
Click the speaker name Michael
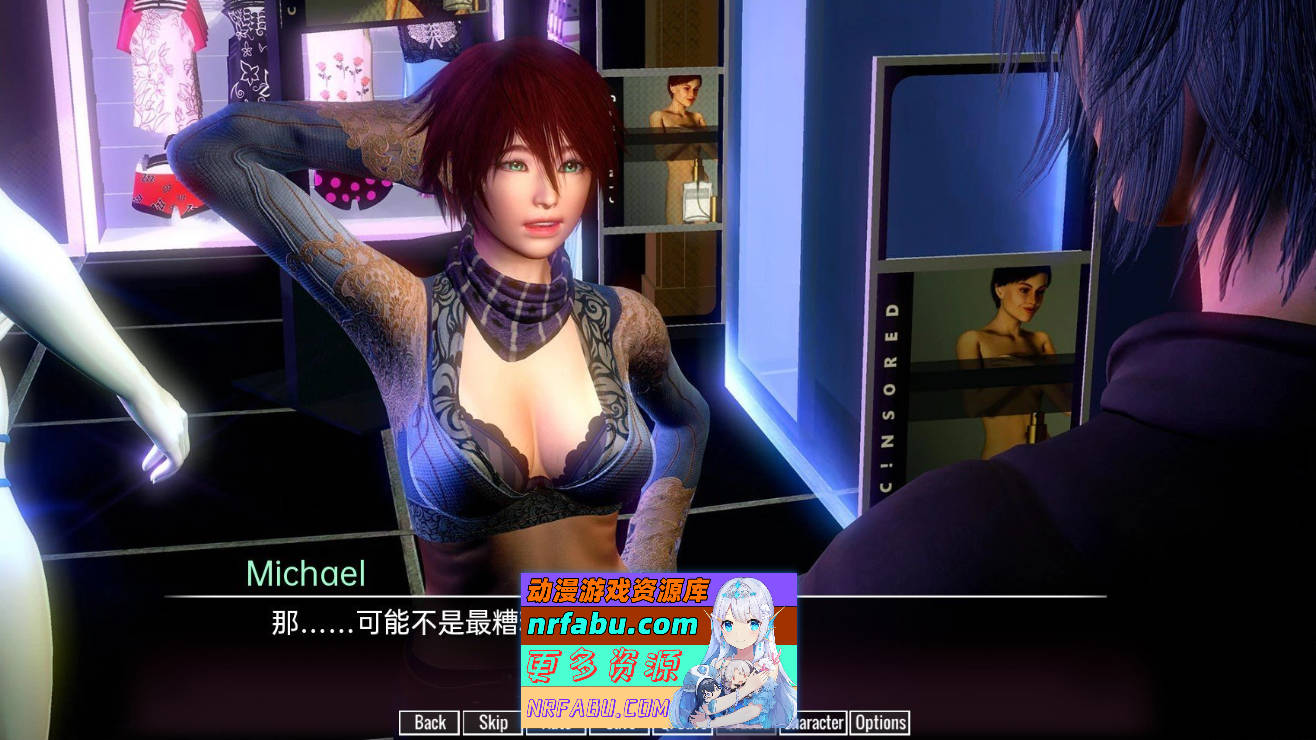[307, 572]
